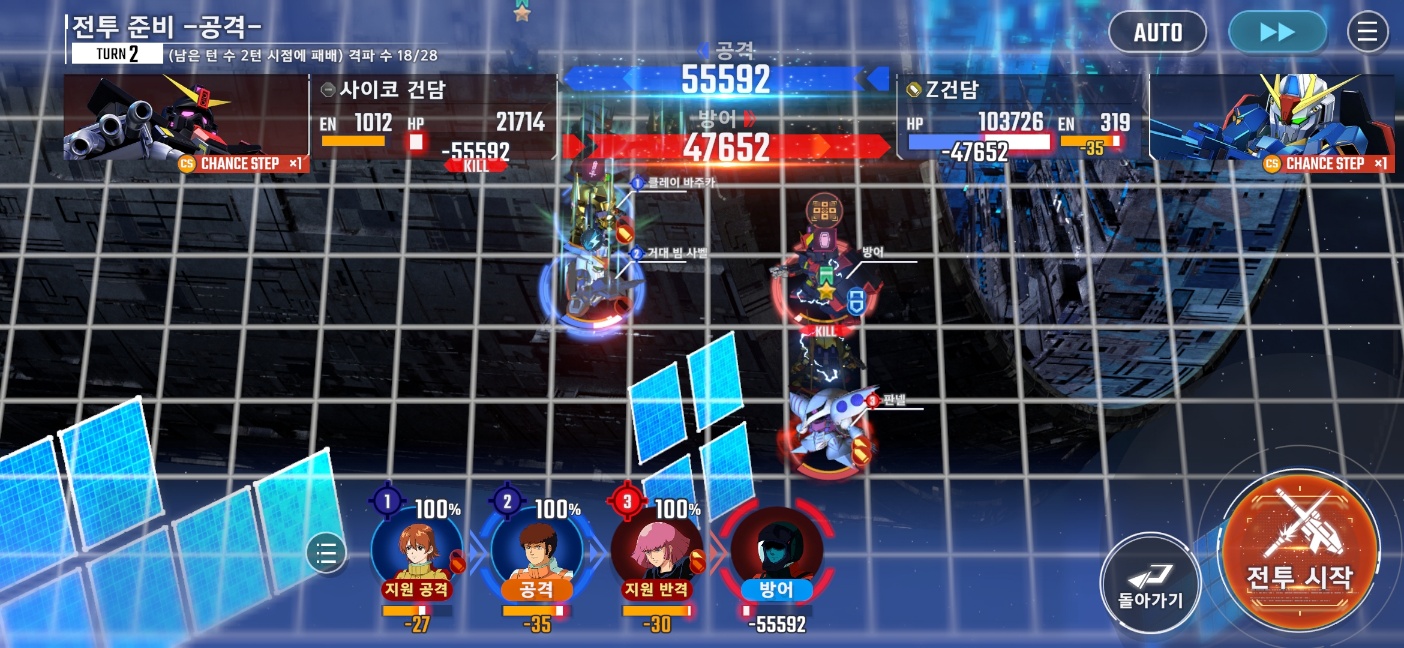
Task: Open the list icon beside the pilot portraits
Action: (x=326, y=552)
